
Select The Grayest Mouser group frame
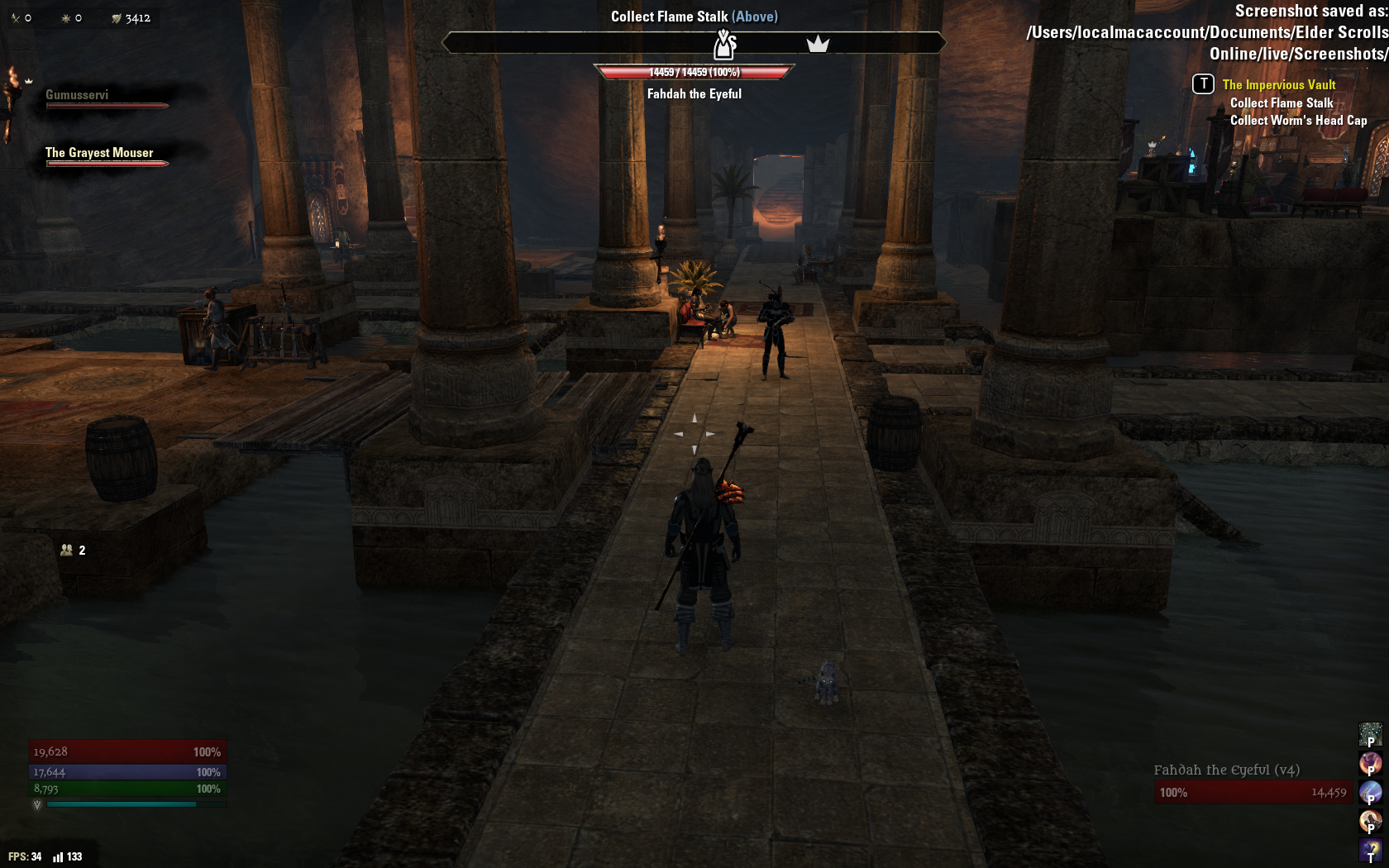pos(99,153)
